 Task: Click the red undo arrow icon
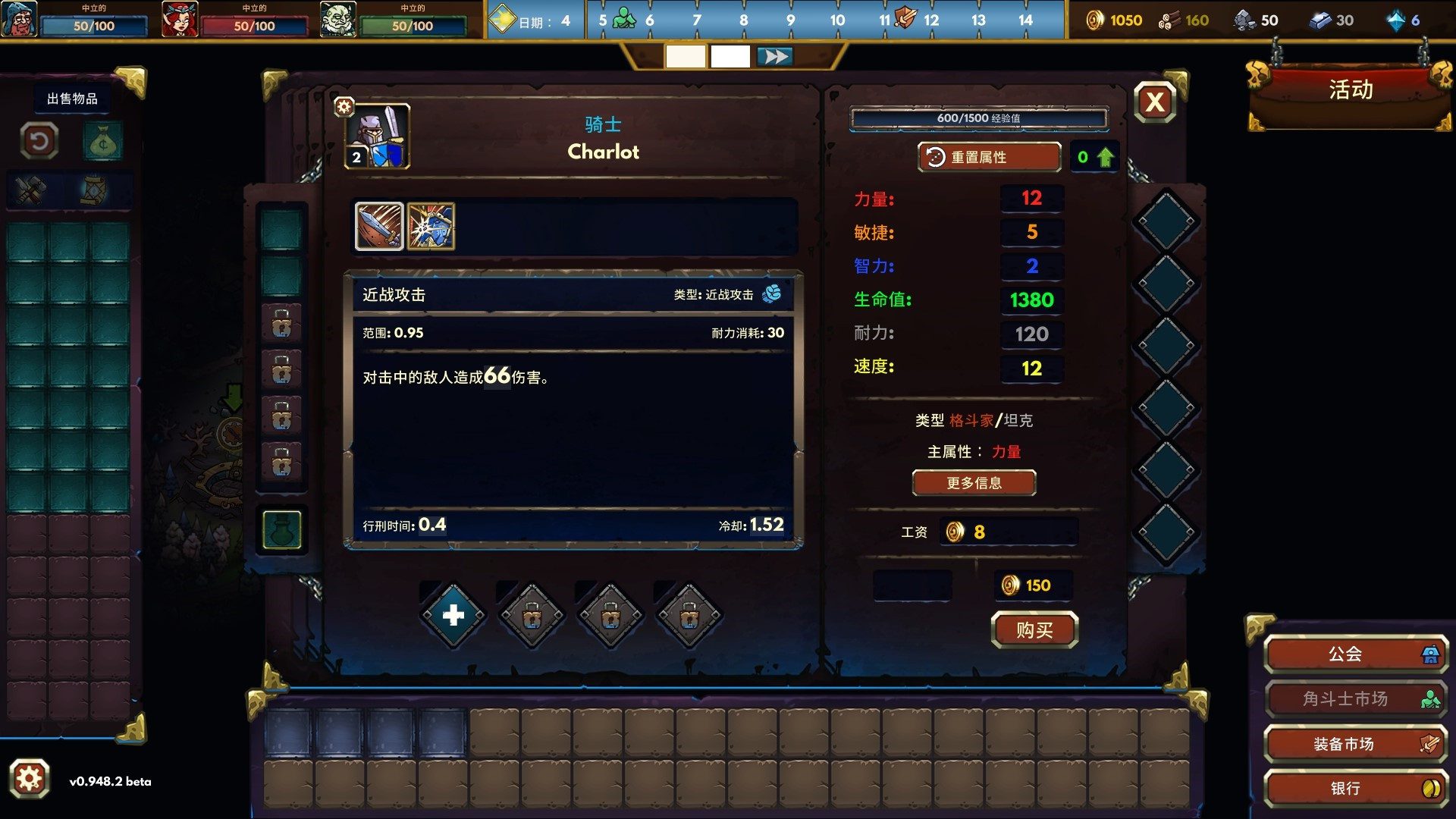(39, 141)
